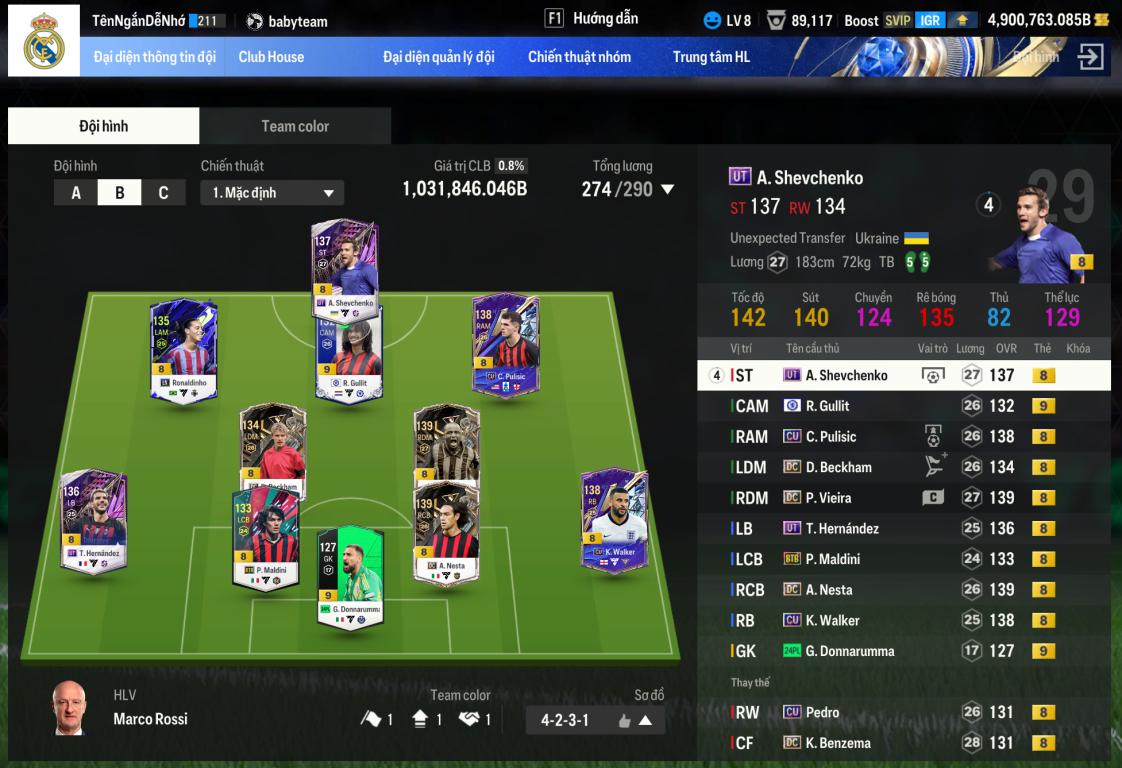Open the Hướng dẫn guide
Screen dimensions: 1122x768
pos(592,19)
